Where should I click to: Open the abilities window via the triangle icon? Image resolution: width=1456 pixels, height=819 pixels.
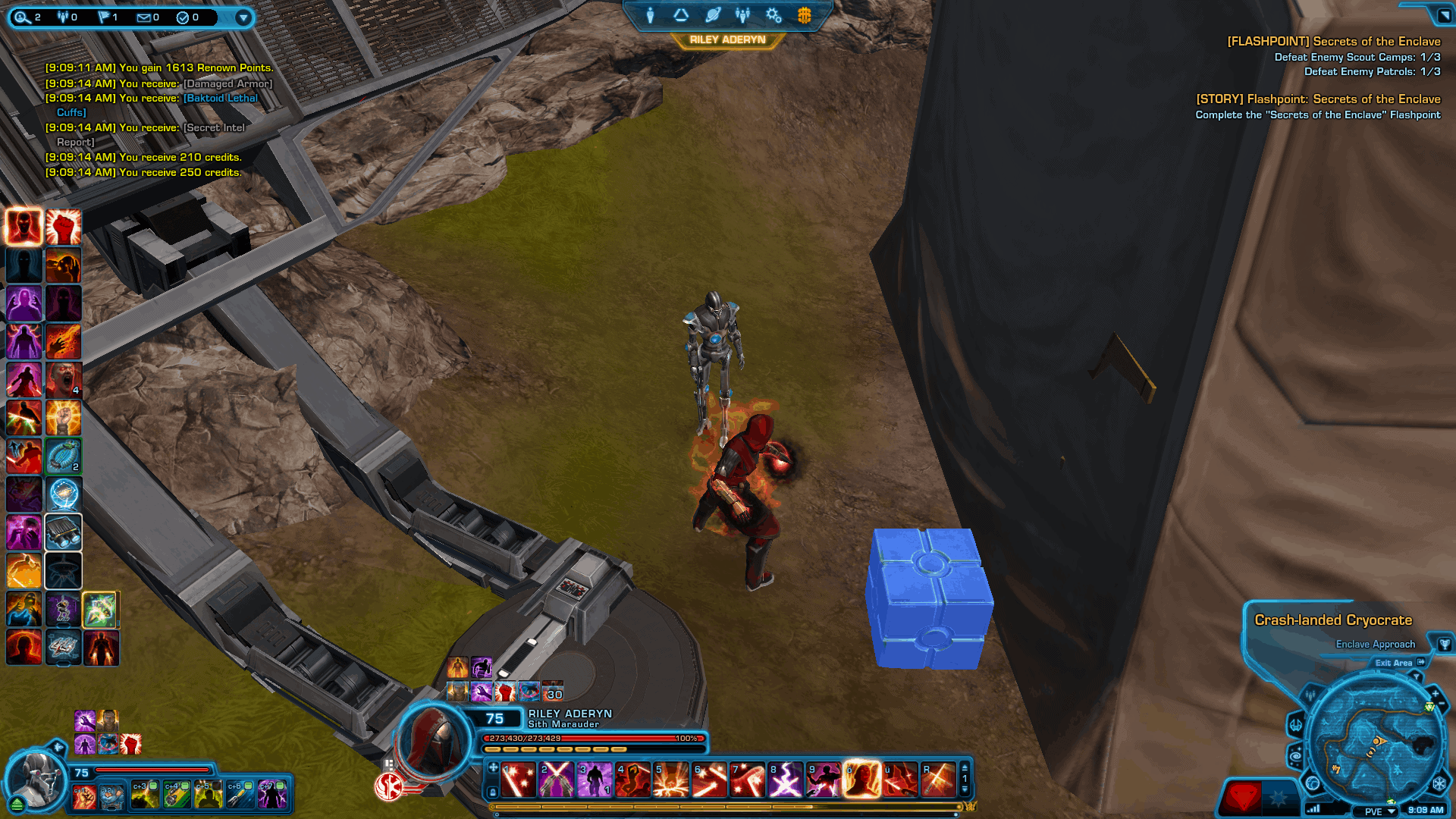click(681, 15)
